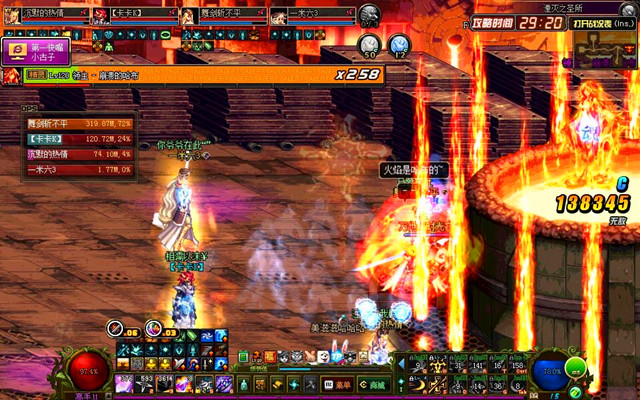Image resolution: width=640 pixels, height=400 pixels.
Task: Click the green orb beside the mana globe
Action: pyautogui.click(x=574, y=368)
